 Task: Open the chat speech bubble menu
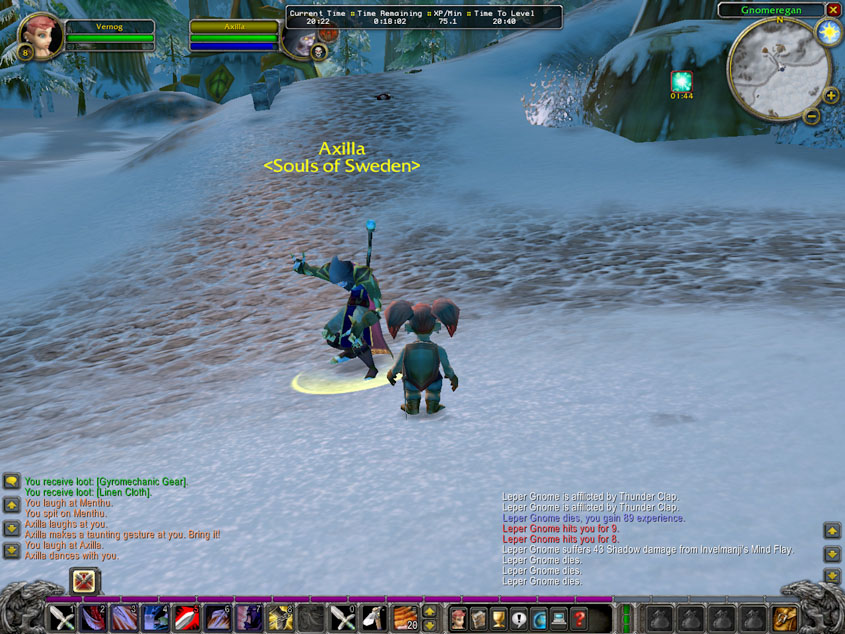(x=11, y=481)
